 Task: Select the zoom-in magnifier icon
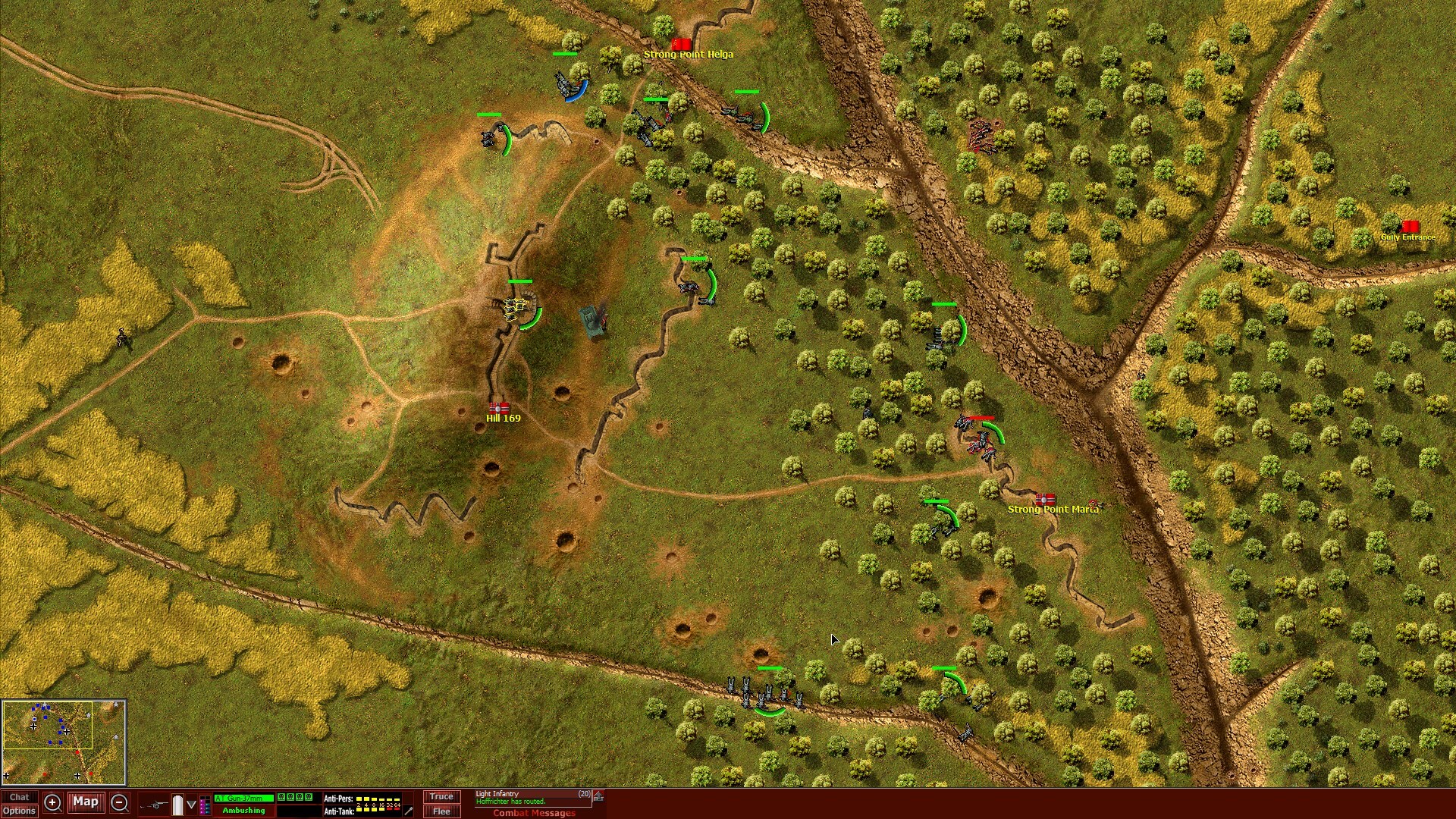(52, 802)
